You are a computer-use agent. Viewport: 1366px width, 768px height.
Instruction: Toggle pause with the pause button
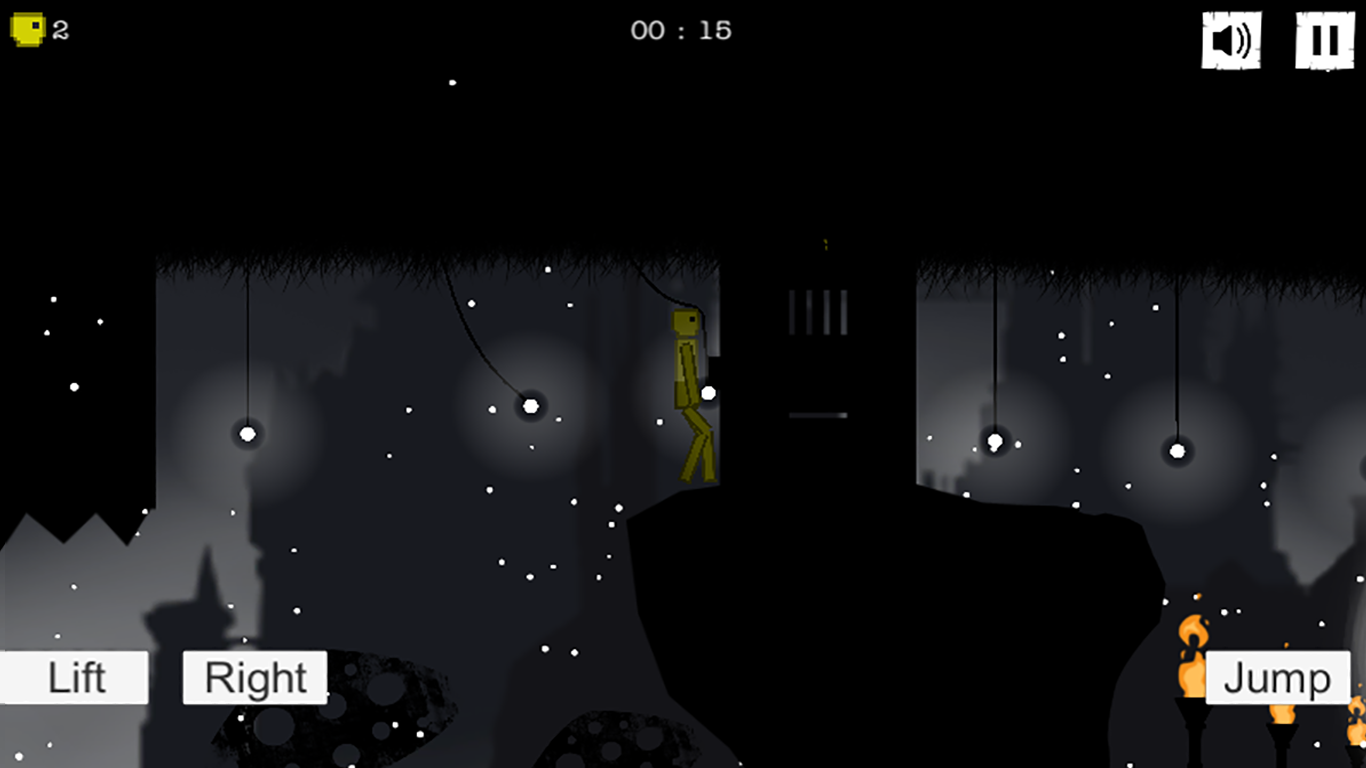pos(1324,41)
